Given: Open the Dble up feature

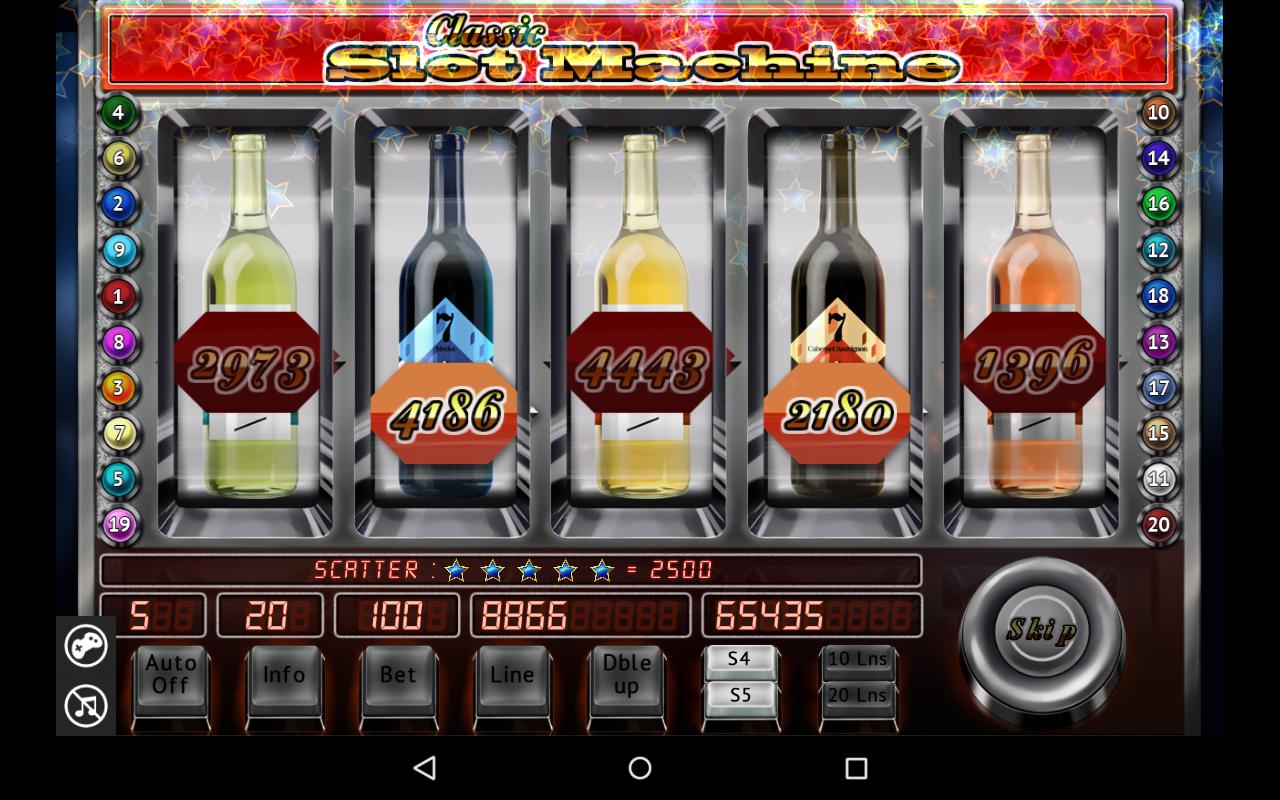Looking at the screenshot, I should click(626, 675).
